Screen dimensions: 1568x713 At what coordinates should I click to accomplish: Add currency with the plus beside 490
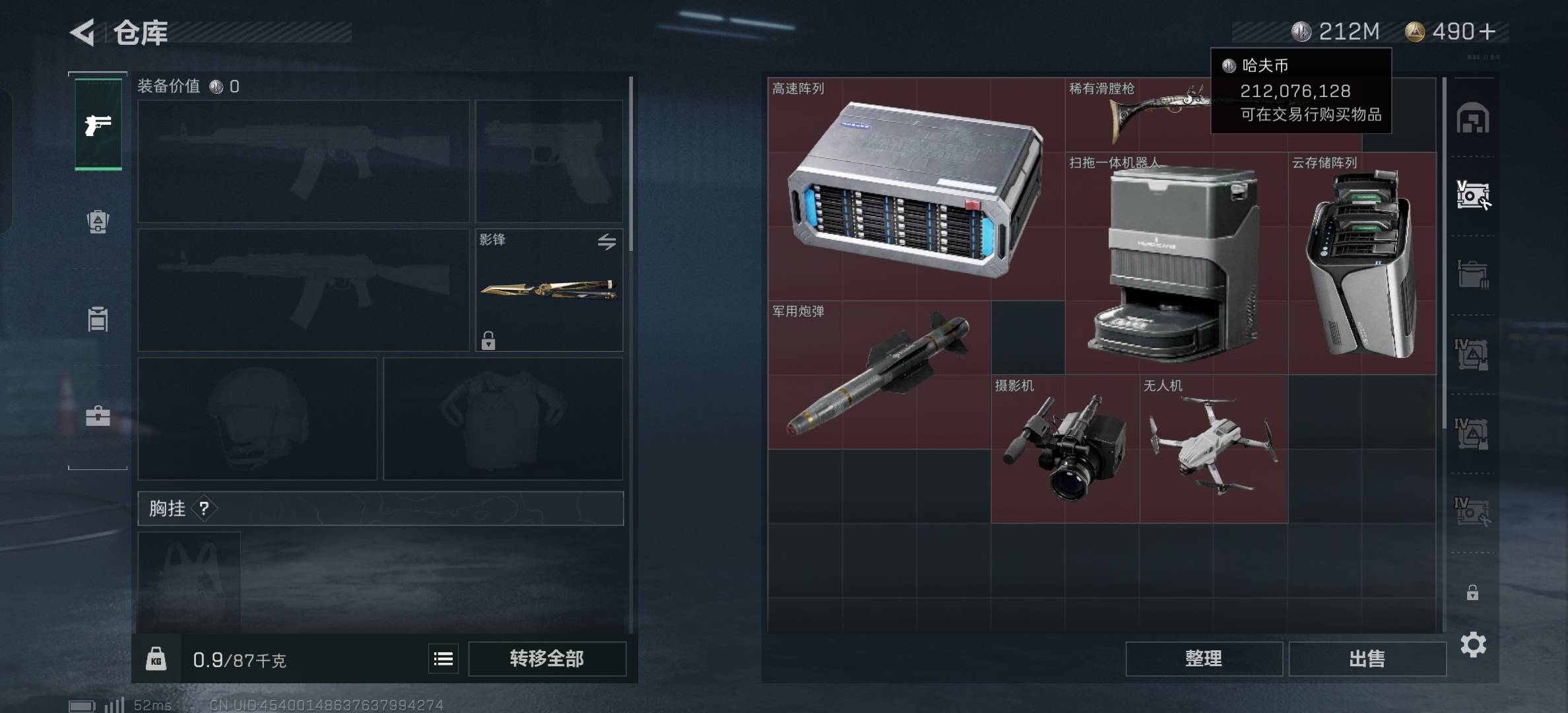(x=1487, y=32)
